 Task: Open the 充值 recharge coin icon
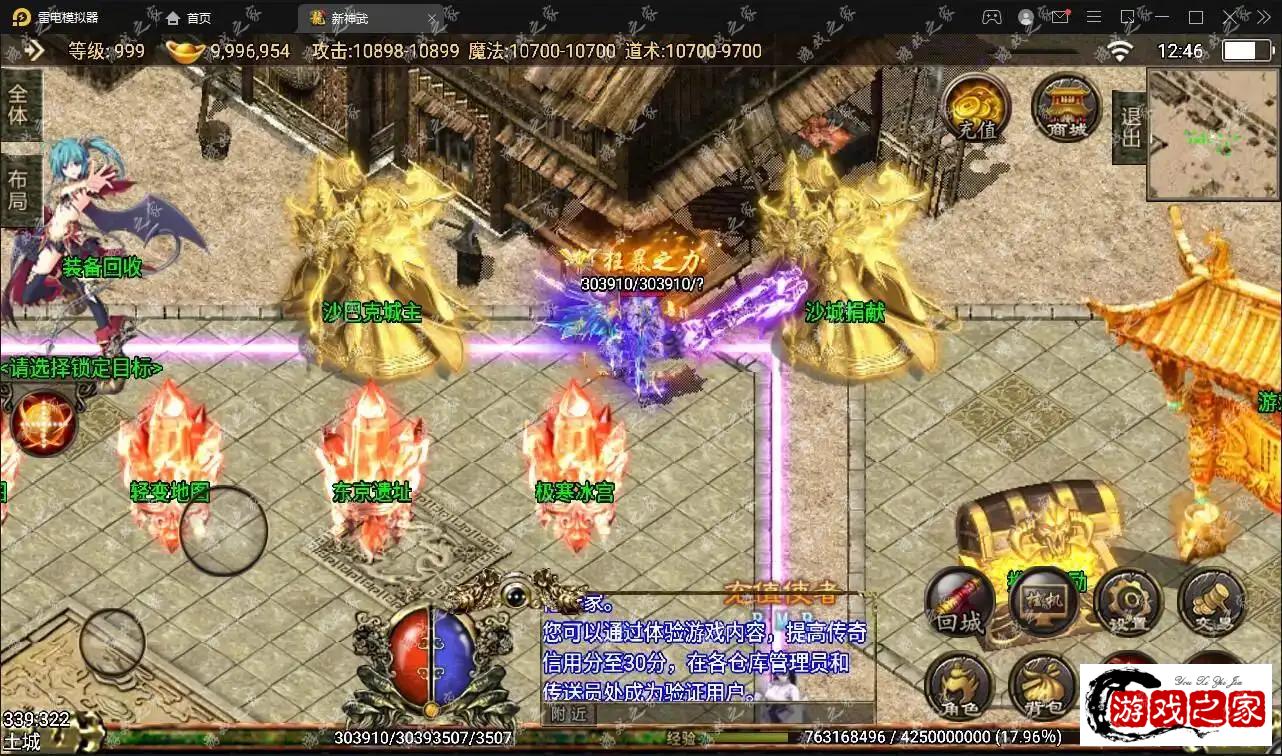coord(974,108)
